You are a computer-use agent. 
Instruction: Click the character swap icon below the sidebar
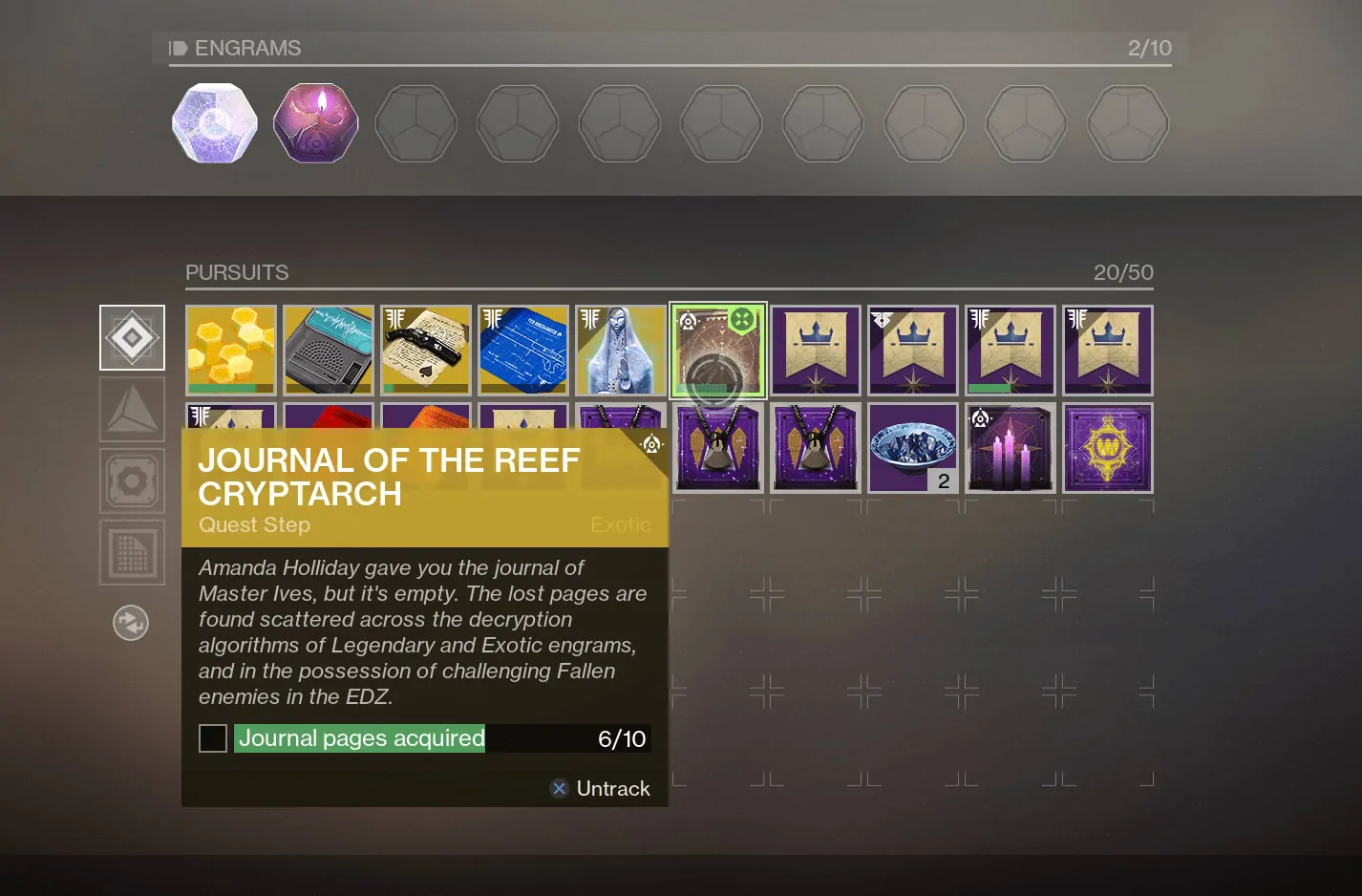131,622
